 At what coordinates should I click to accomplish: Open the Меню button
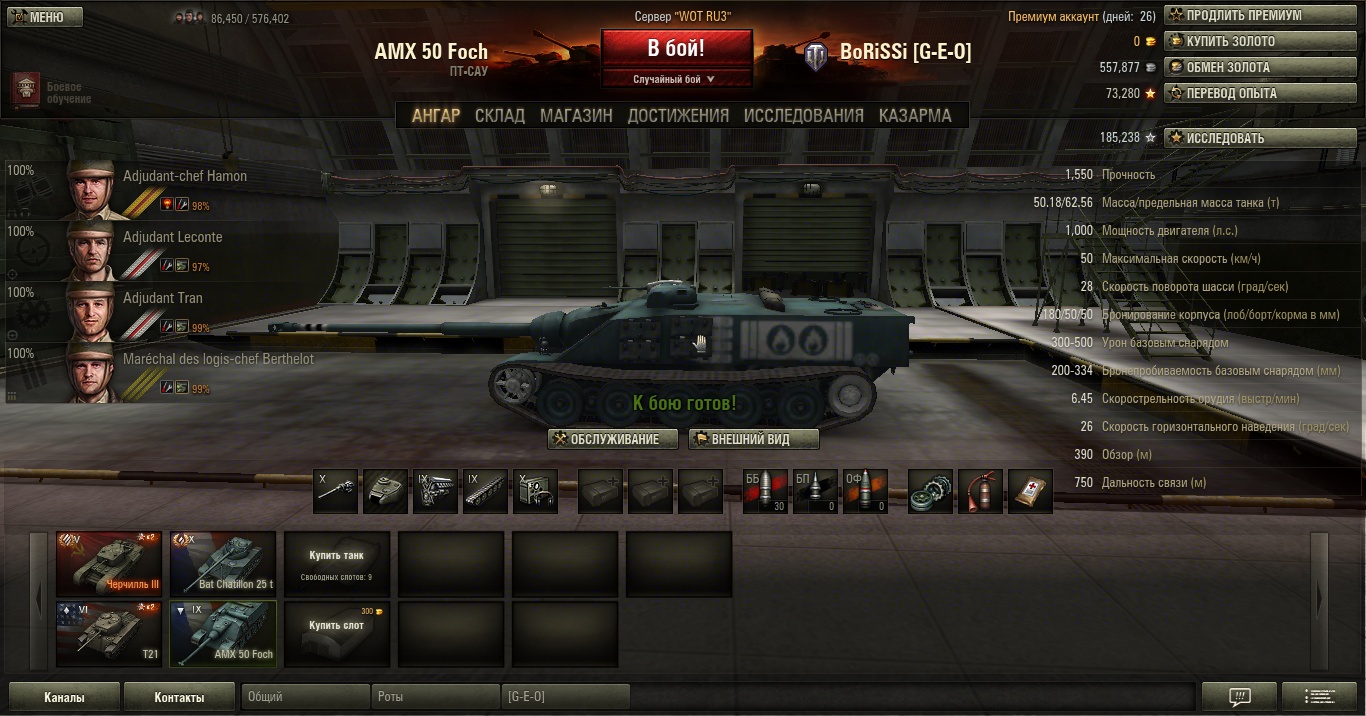(x=42, y=17)
